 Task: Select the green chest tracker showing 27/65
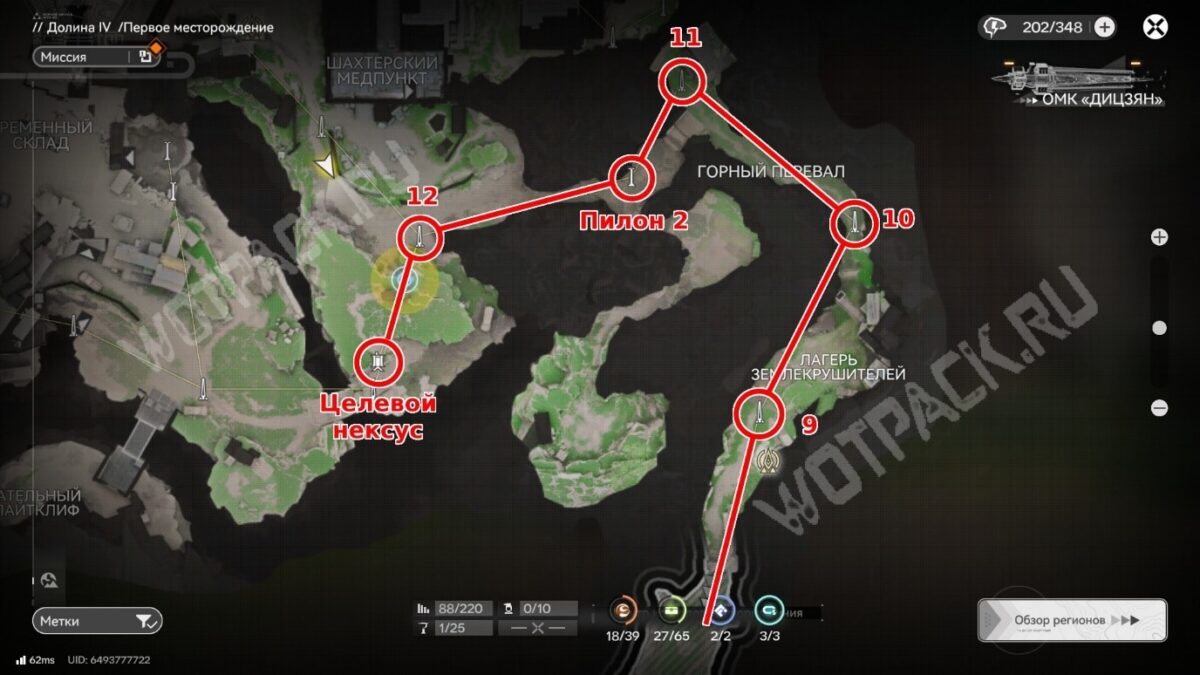(x=668, y=608)
